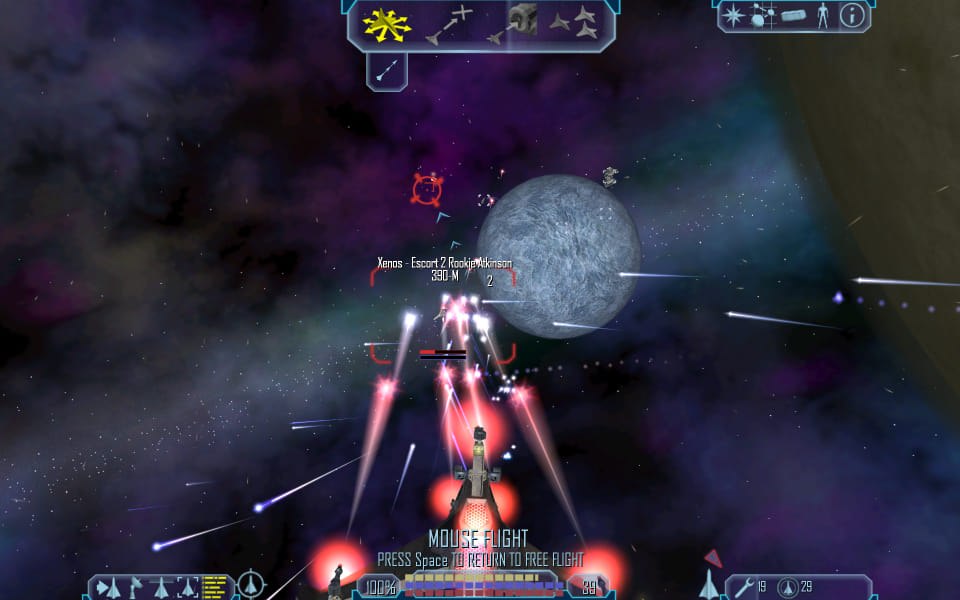Open the target-bracket view in the bottom-left panel
The image size is (960, 600).
[x=186, y=586]
